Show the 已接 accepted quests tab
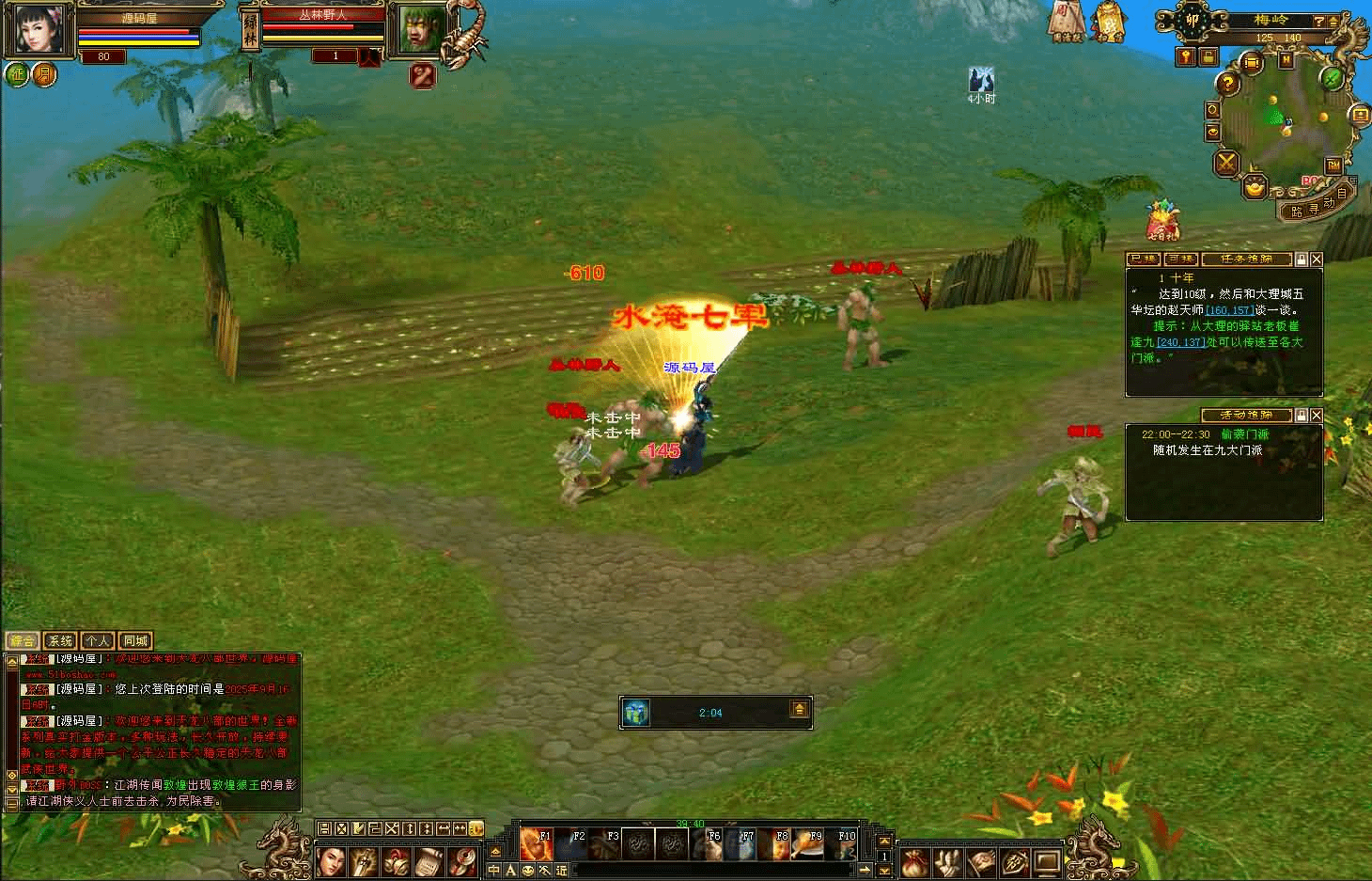 [x=1144, y=259]
